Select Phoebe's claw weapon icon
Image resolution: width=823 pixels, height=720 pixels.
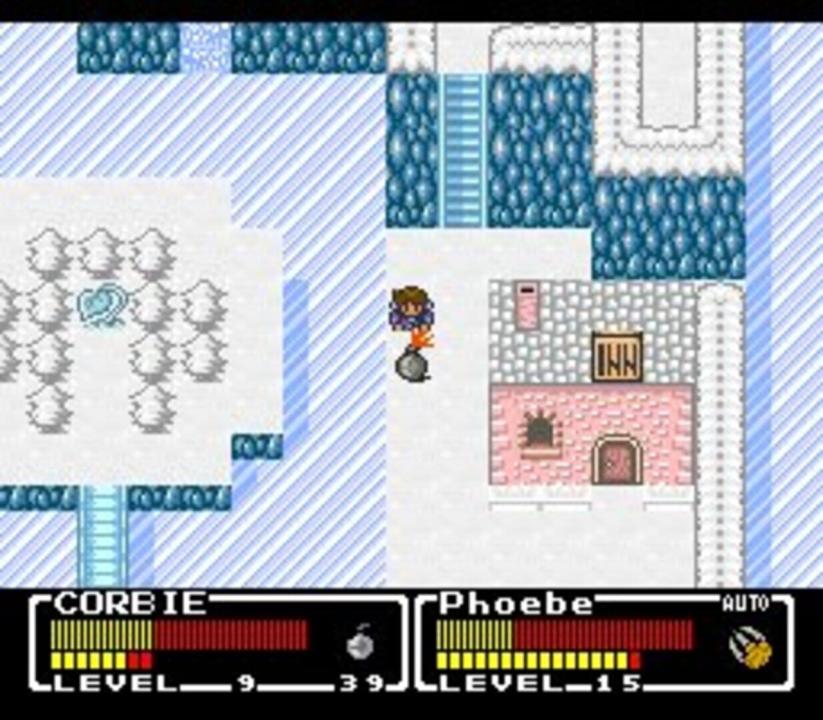tap(751, 646)
